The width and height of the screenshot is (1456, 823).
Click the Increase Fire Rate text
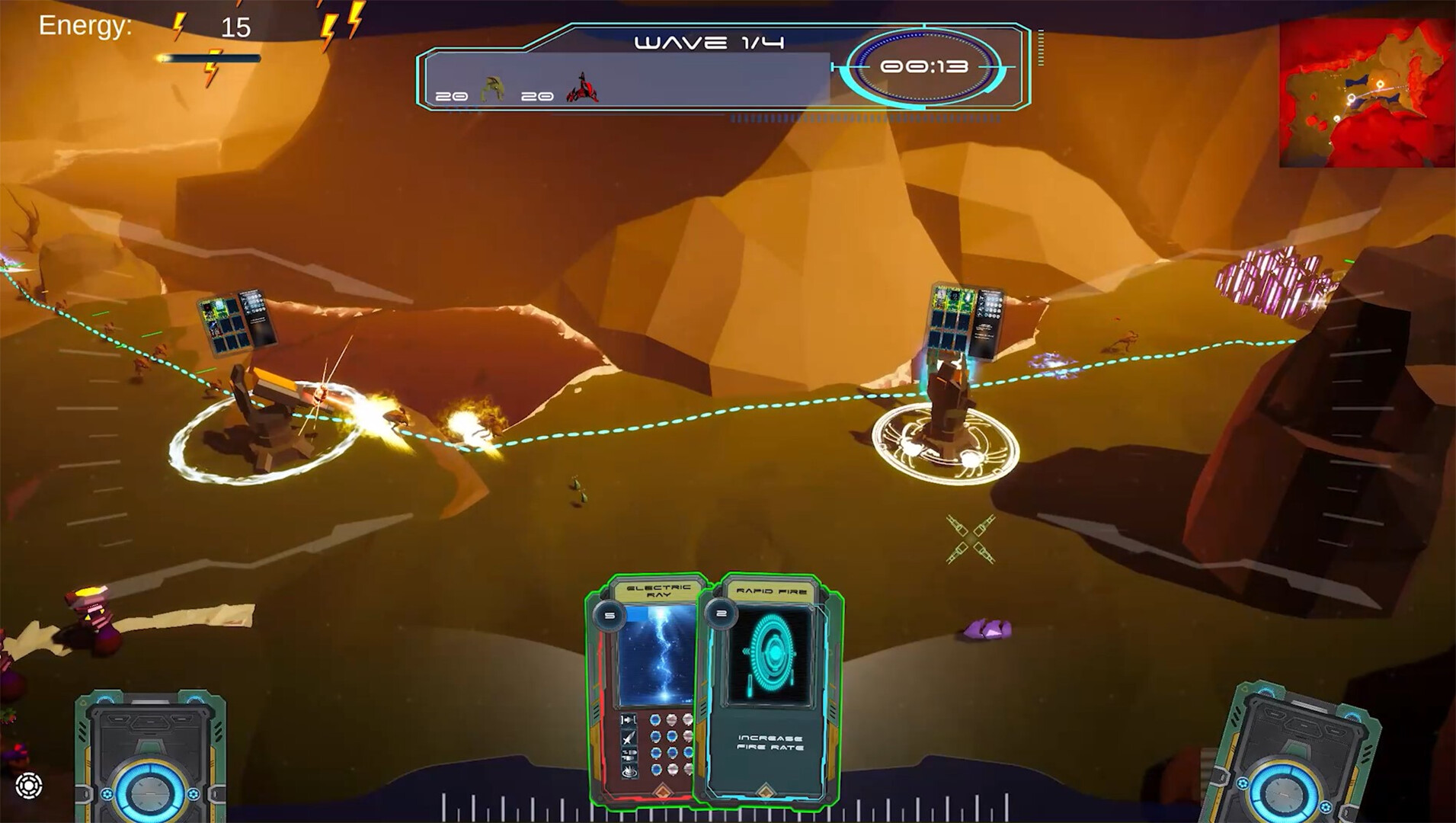tap(770, 743)
